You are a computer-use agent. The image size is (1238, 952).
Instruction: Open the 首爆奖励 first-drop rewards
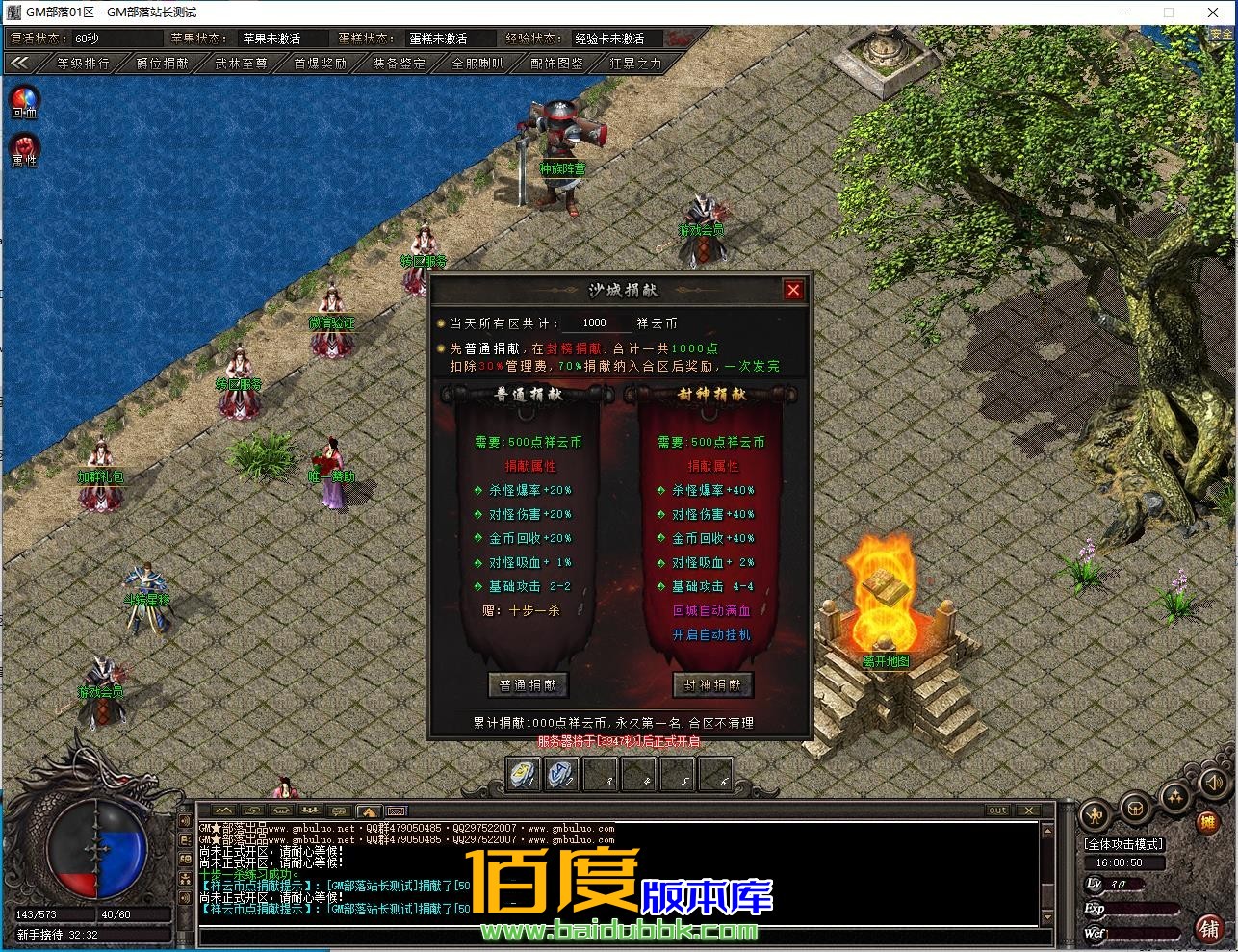320,63
